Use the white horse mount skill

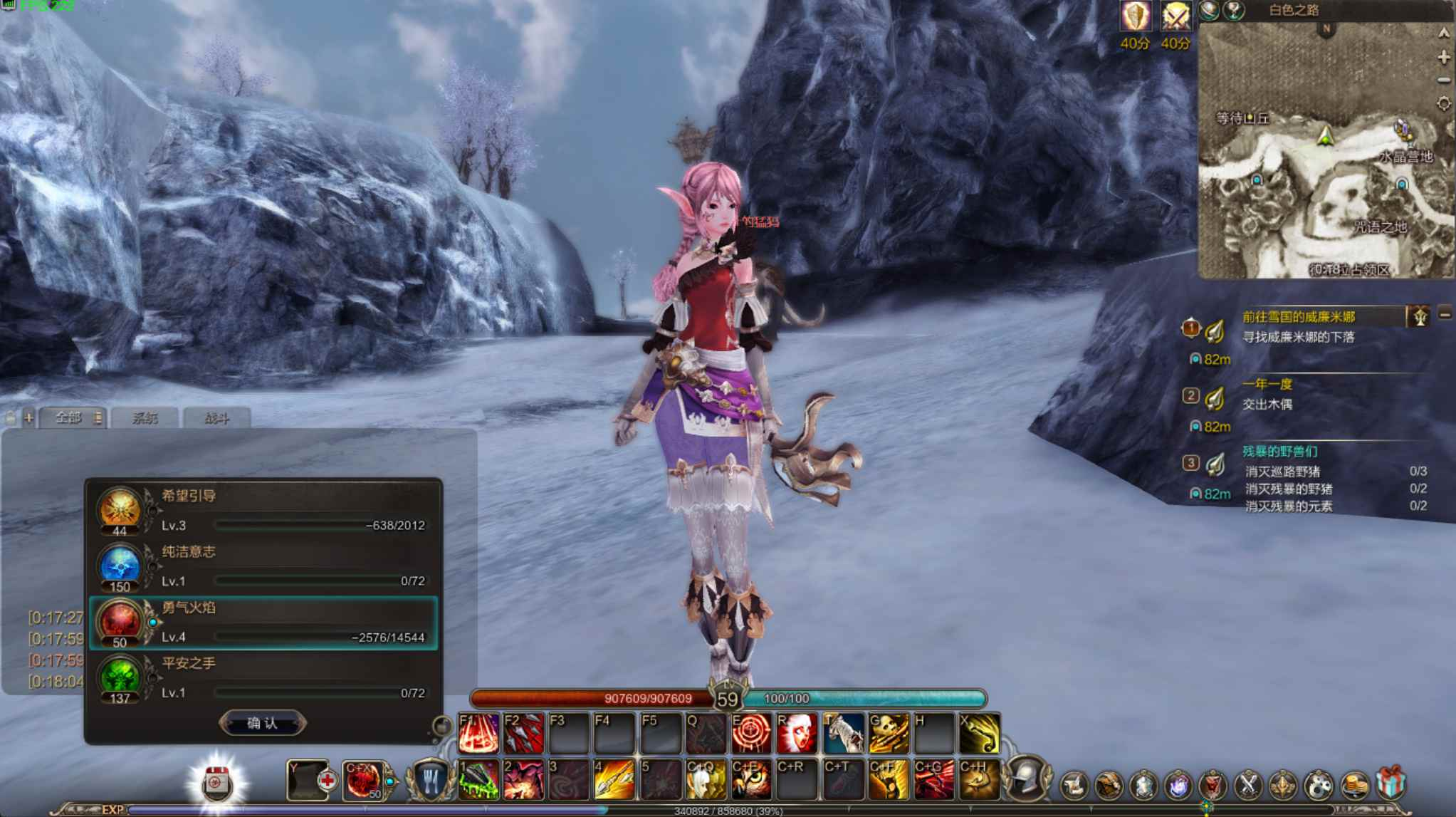coord(843,734)
